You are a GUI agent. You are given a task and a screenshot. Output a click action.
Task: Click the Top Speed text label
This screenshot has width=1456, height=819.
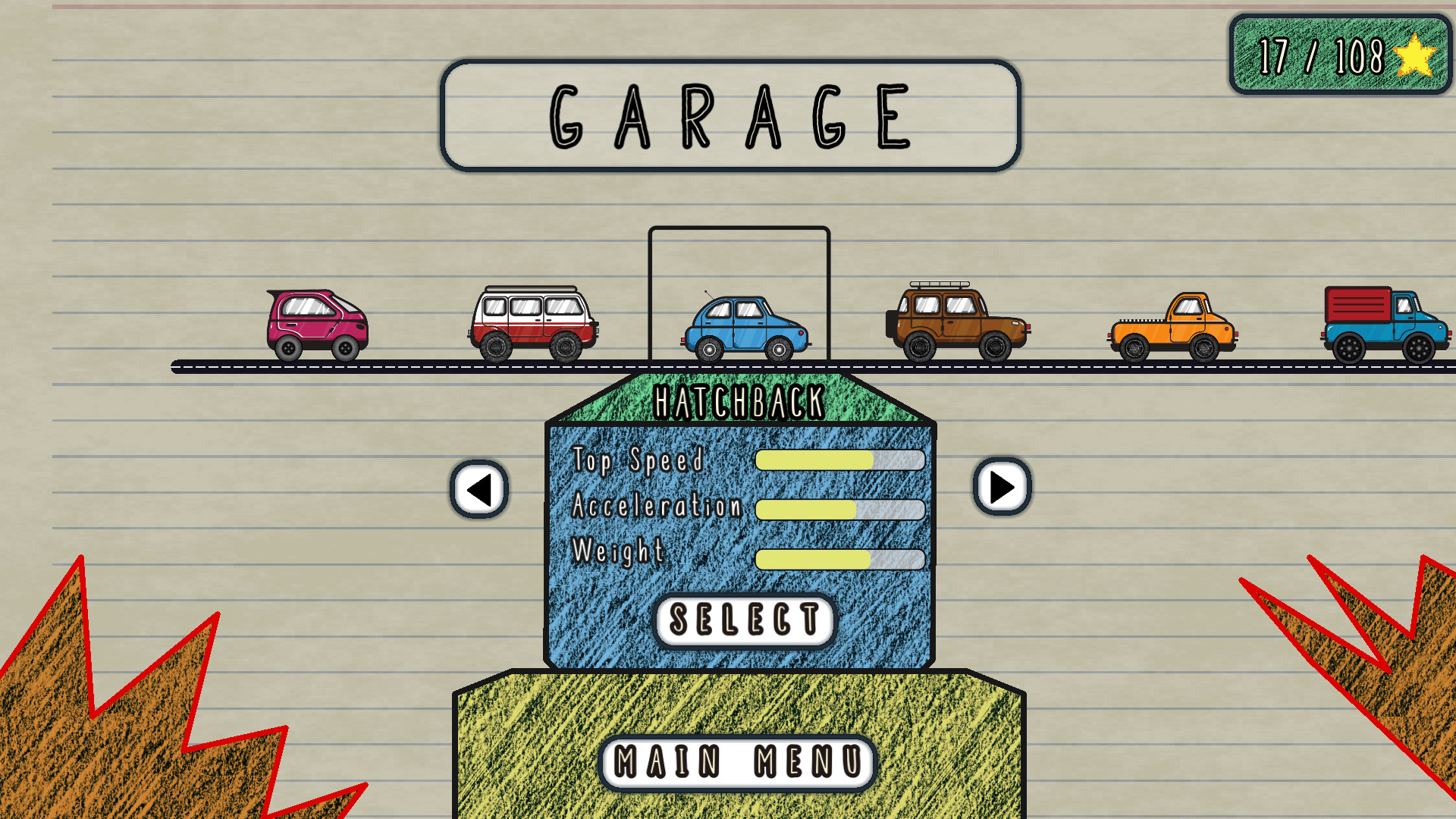(641, 460)
